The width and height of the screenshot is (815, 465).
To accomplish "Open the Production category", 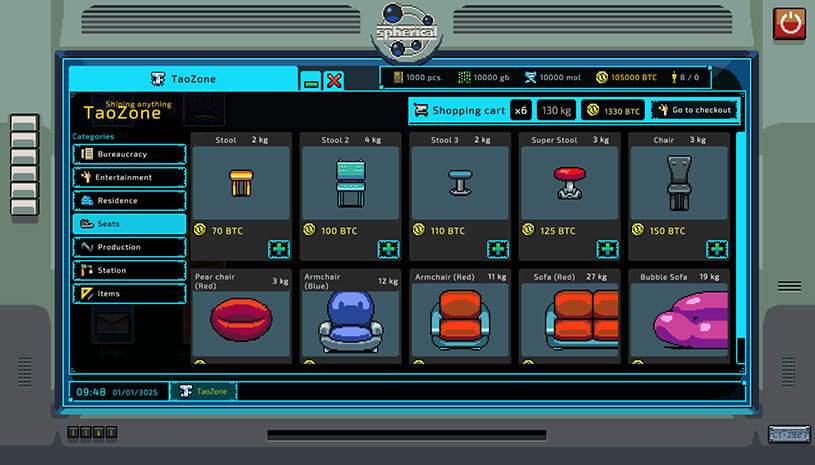I will (129, 247).
